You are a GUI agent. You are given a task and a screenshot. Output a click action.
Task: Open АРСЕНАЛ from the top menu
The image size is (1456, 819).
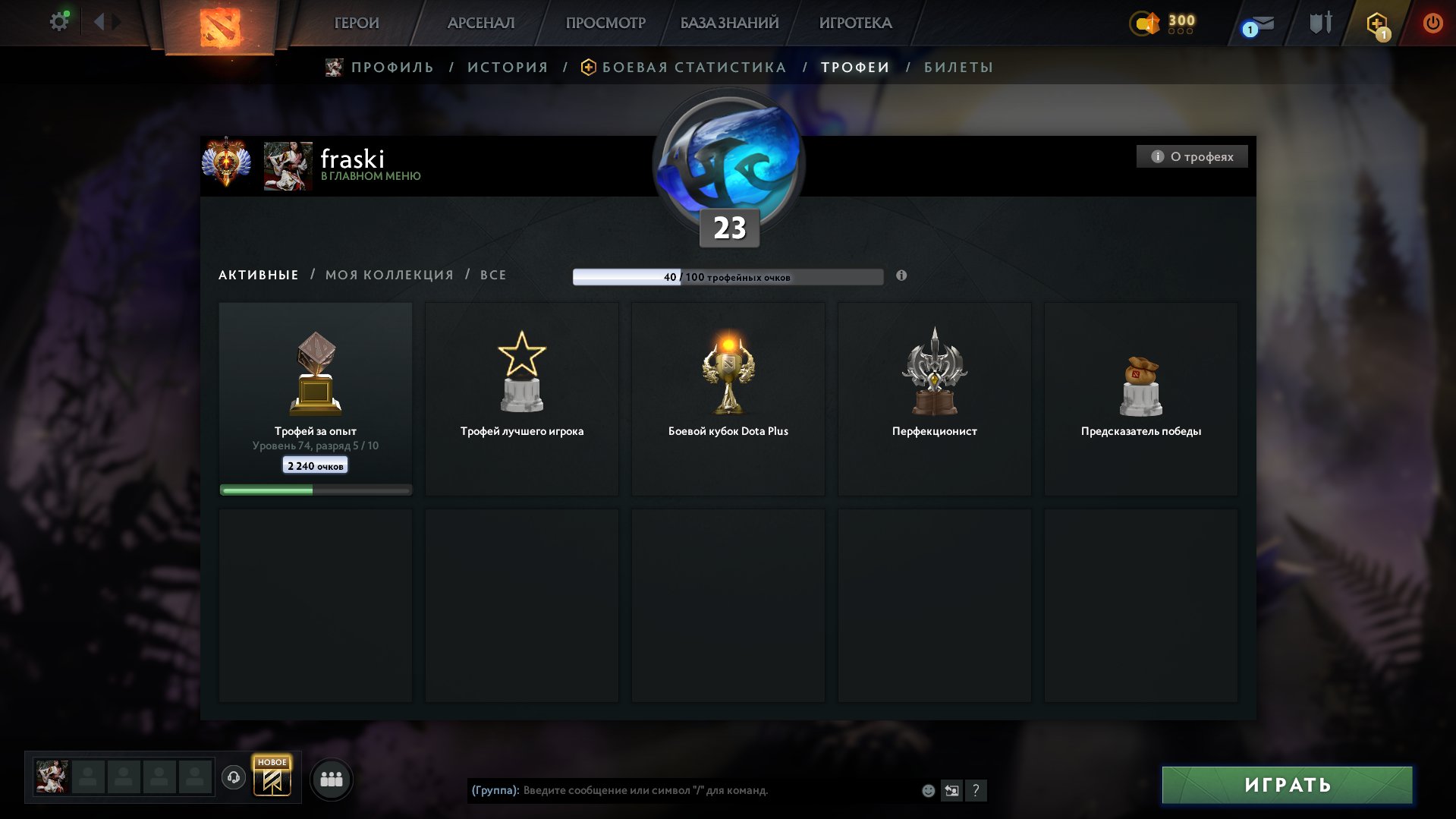pos(481,23)
